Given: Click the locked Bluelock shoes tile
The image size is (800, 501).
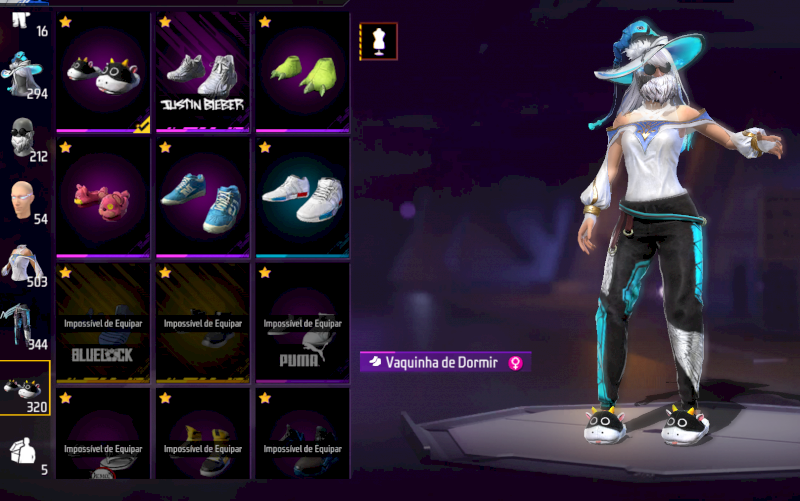Looking at the screenshot, I should point(104,322).
